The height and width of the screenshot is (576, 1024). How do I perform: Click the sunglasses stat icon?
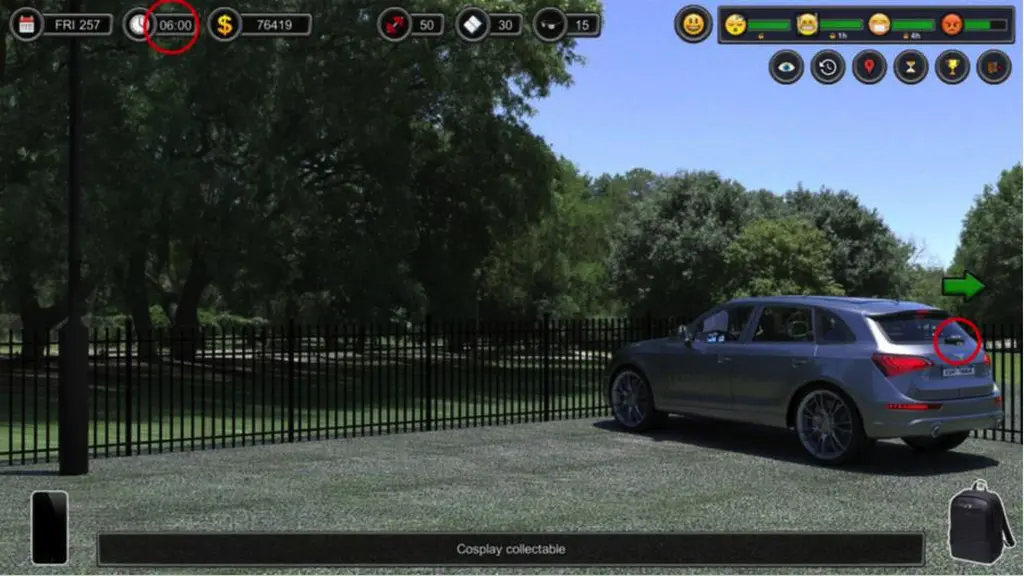(549, 24)
